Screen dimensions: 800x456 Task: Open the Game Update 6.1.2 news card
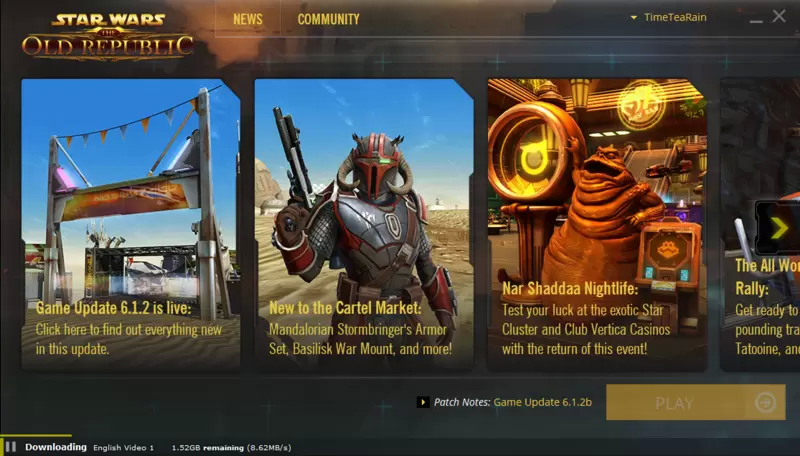(130, 224)
